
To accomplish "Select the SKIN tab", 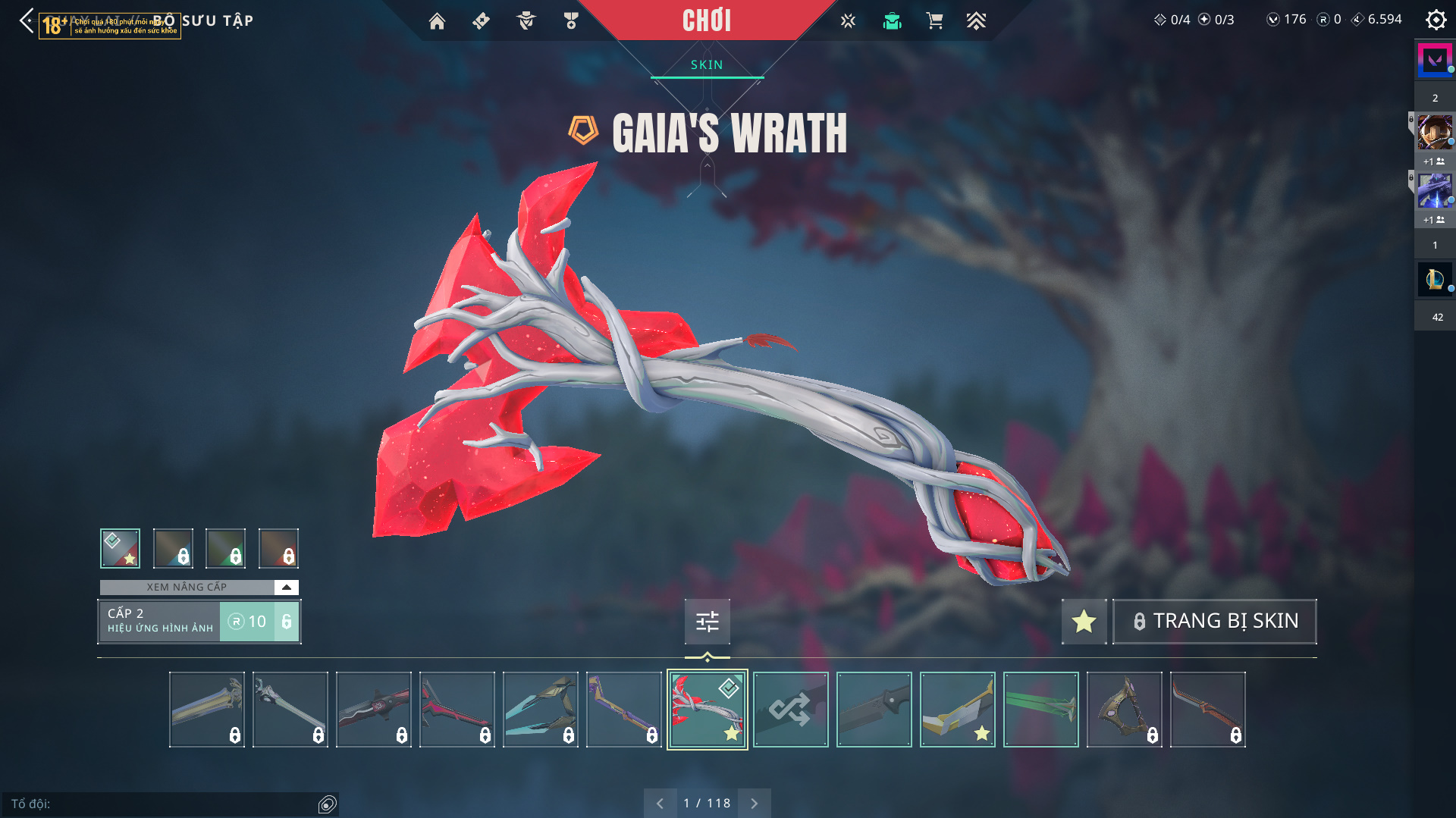I will point(707,65).
